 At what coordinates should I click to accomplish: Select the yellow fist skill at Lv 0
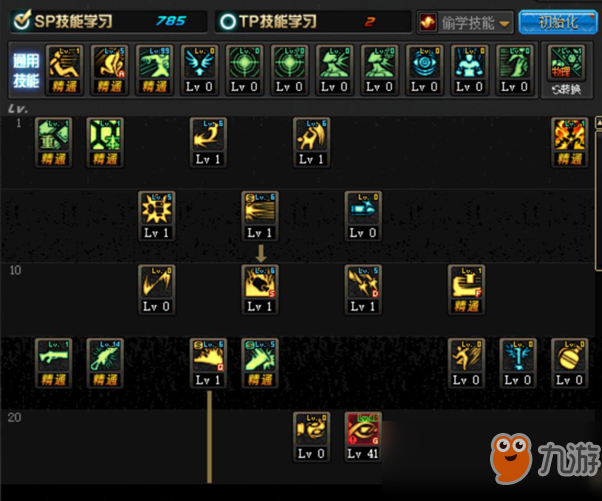(312, 435)
